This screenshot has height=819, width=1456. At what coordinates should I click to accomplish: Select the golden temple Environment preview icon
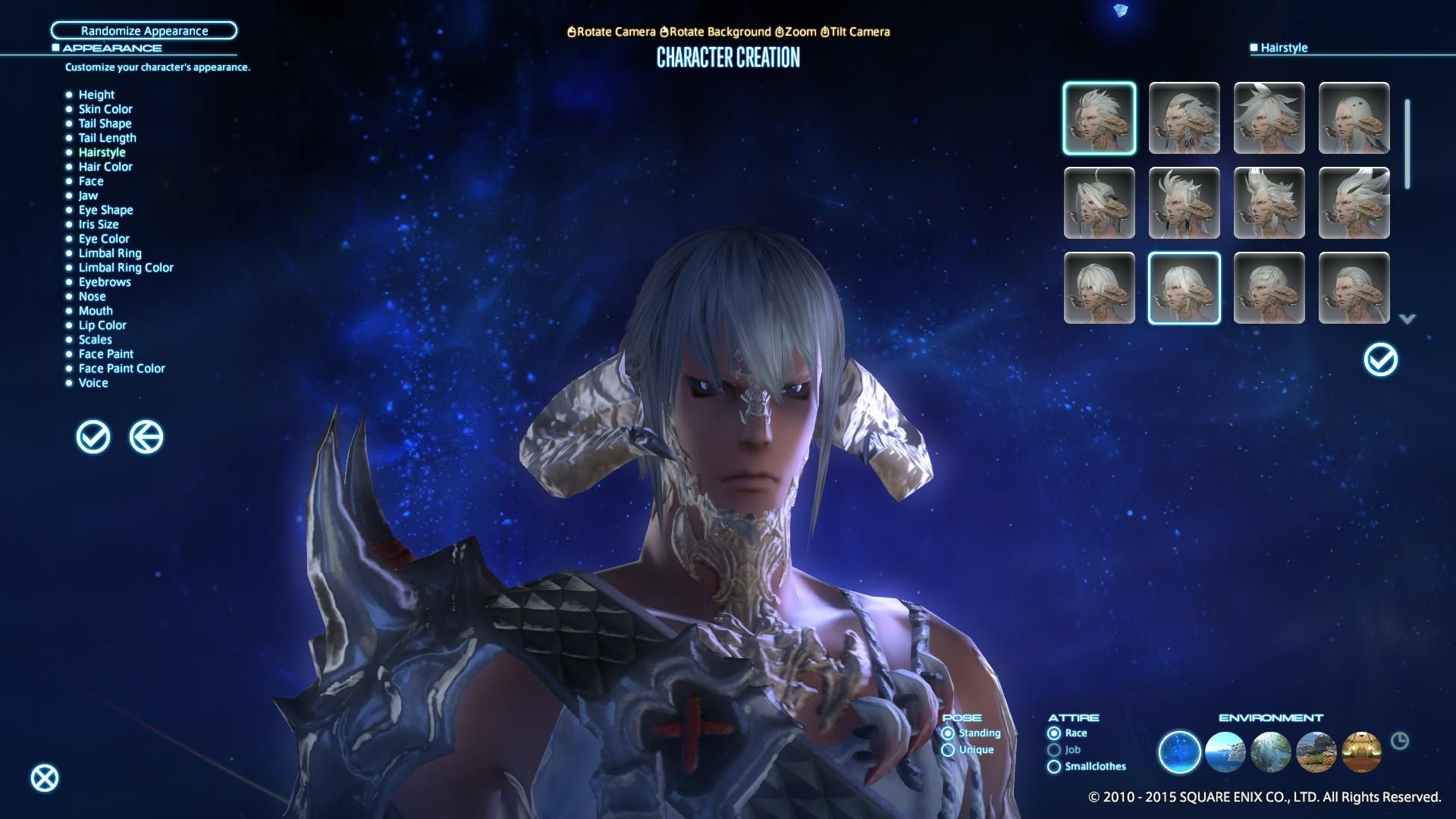tap(1363, 752)
